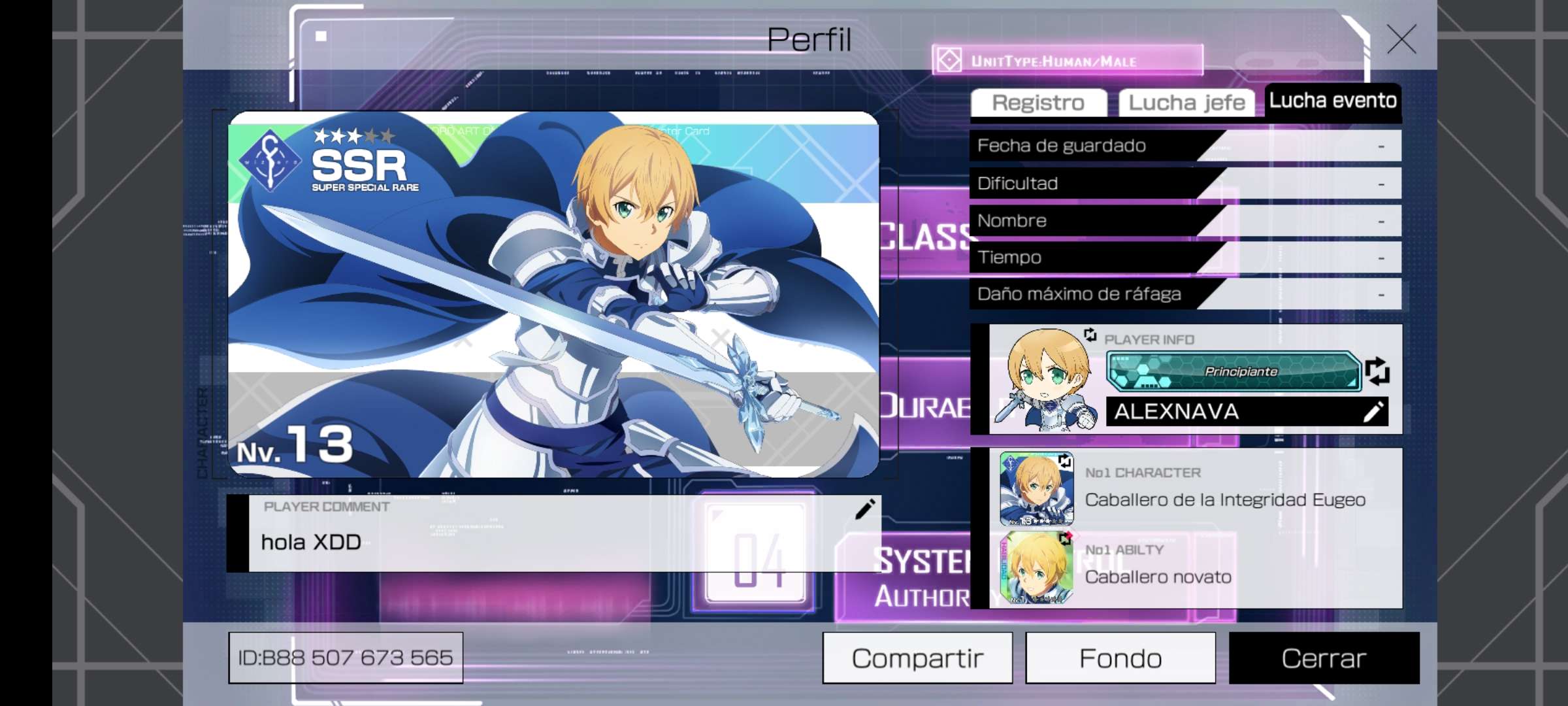
Task: Copy the player ID box
Action: point(346,658)
